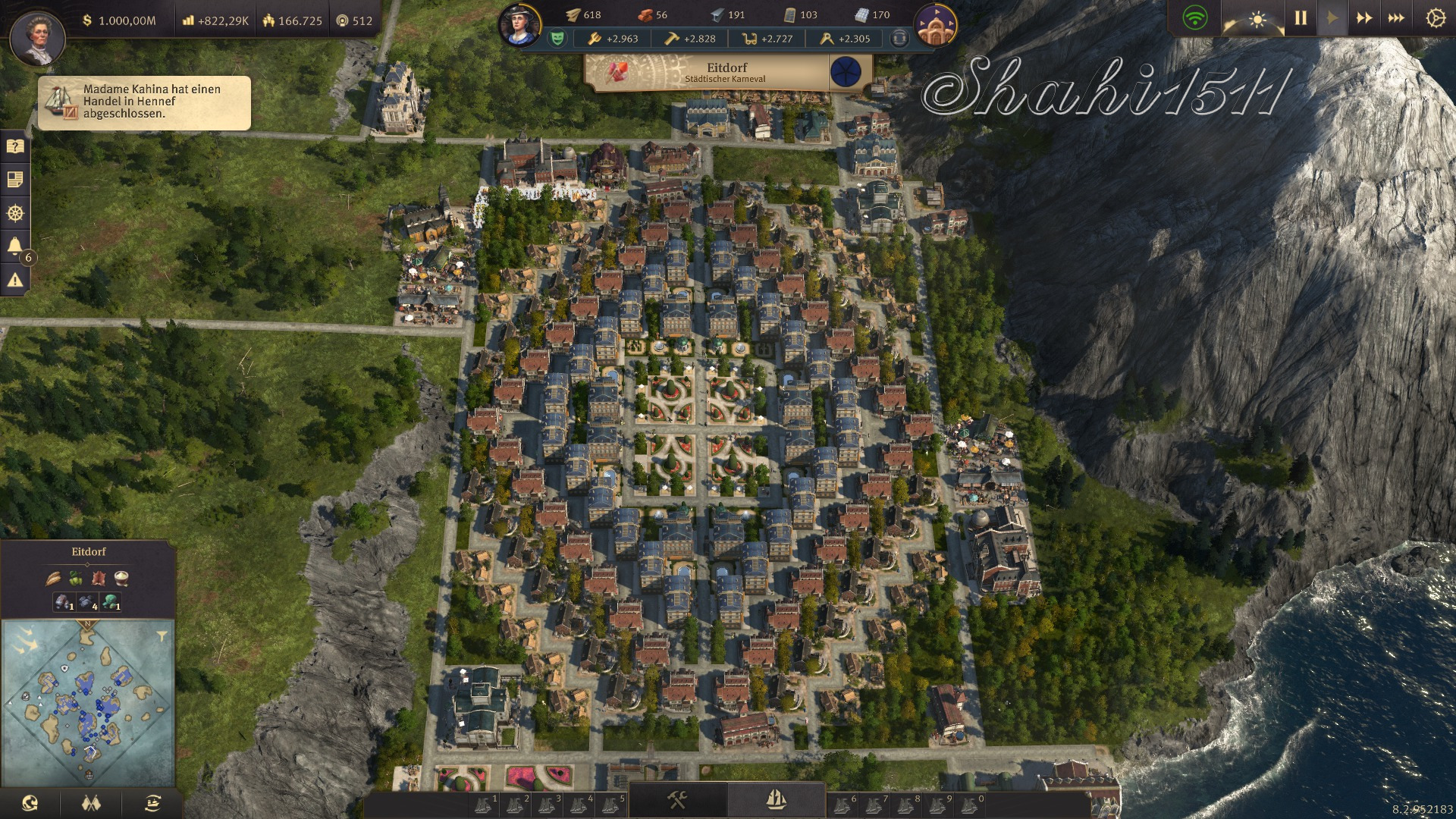Select normal play speed
1456x819 pixels.
(1332, 18)
